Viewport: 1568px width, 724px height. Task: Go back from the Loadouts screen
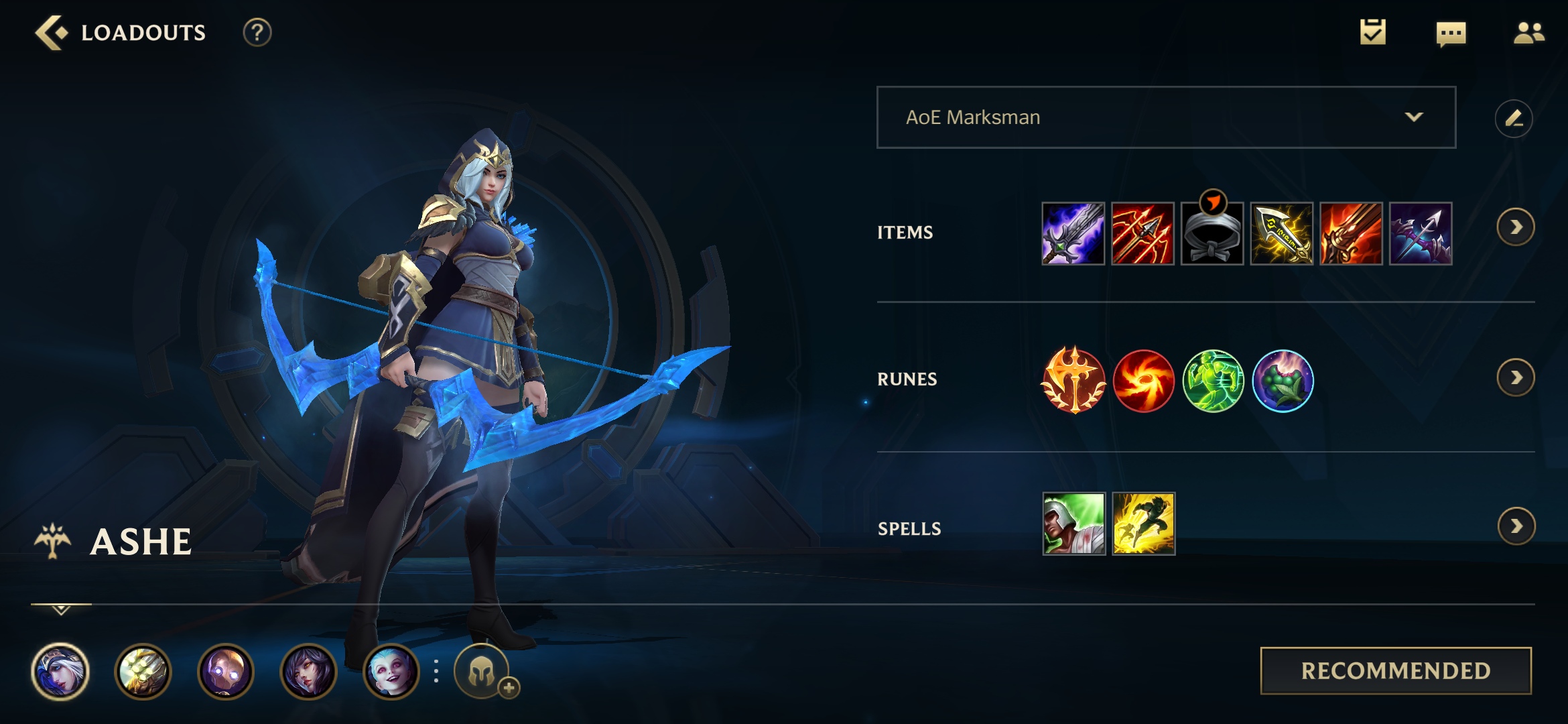click(52, 33)
